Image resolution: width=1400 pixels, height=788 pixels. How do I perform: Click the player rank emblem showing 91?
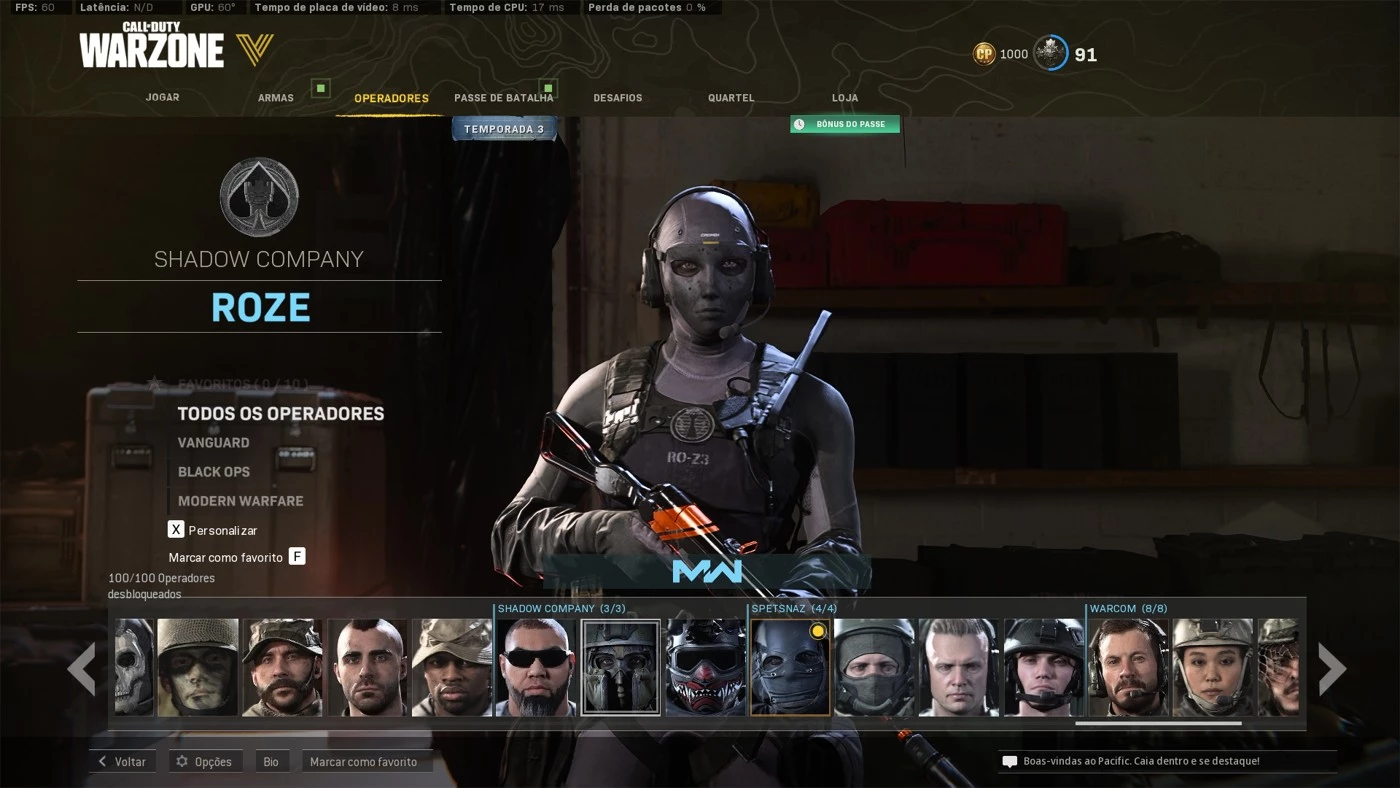point(1049,54)
